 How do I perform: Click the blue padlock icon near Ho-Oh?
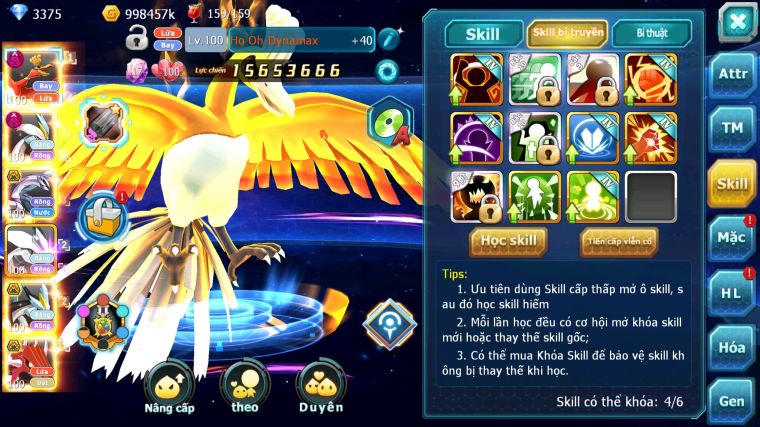tap(101, 215)
